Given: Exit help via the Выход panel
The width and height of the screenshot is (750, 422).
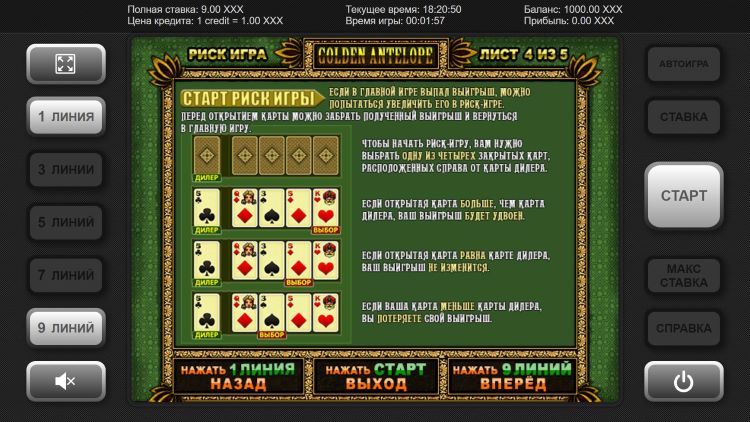Looking at the screenshot, I should point(375,376).
